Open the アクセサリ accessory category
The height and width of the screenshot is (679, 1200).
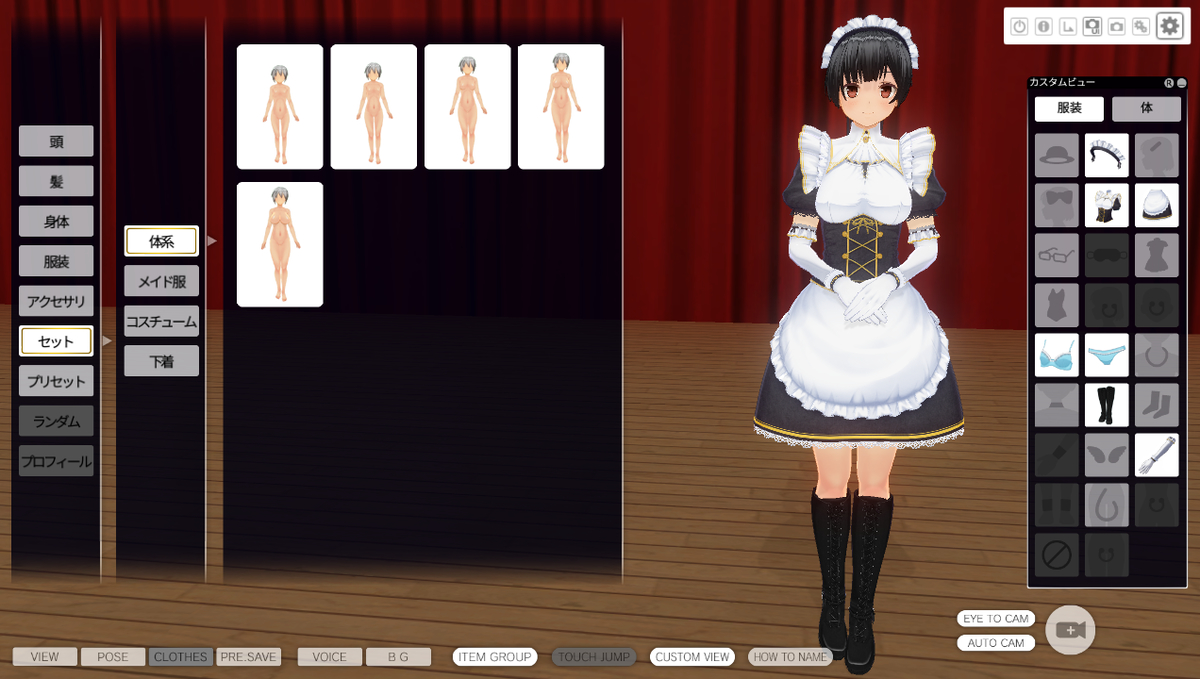[x=56, y=301]
